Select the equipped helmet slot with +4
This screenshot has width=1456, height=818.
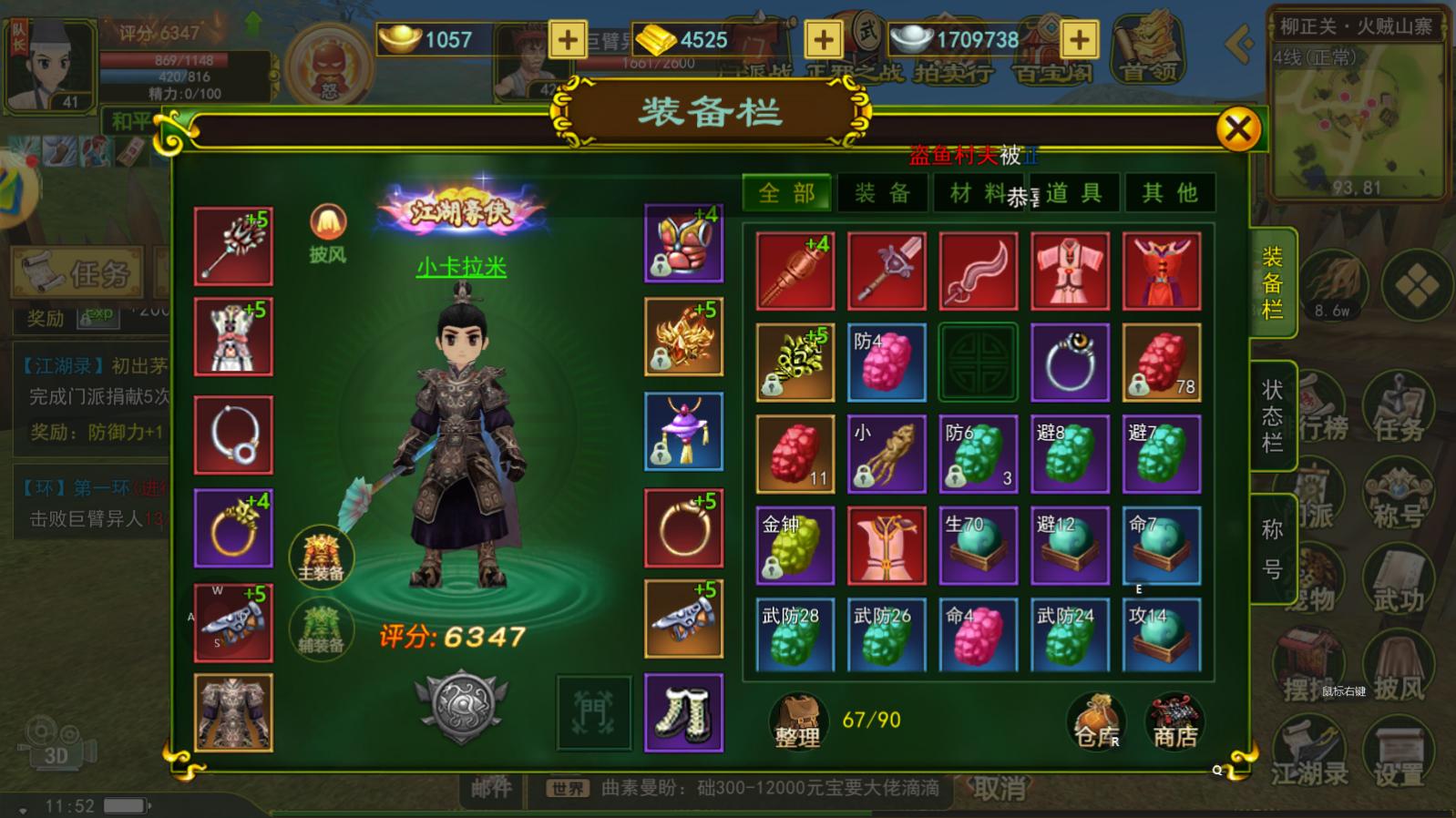pyautogui.click(x=683, y=243)
